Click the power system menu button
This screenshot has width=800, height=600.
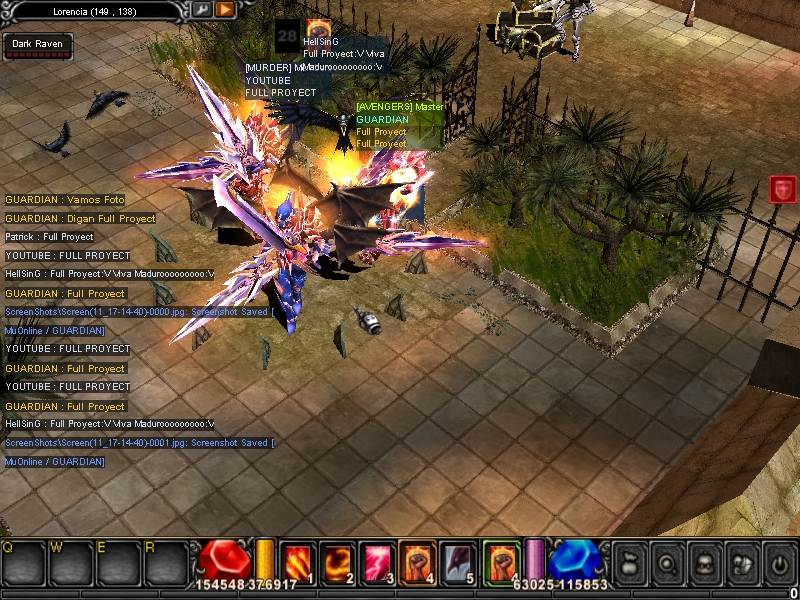tap(777, 562)
